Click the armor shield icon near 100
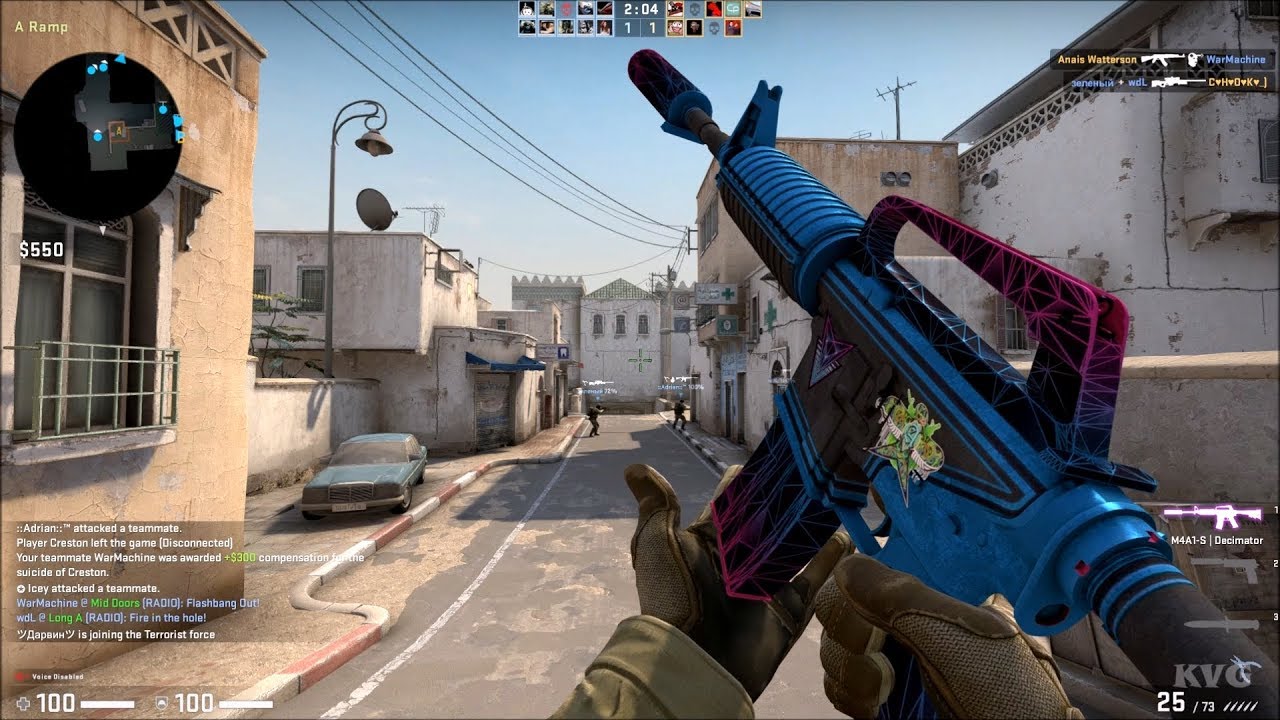This screenshot has width=1280, height=720. pos(162,703)
